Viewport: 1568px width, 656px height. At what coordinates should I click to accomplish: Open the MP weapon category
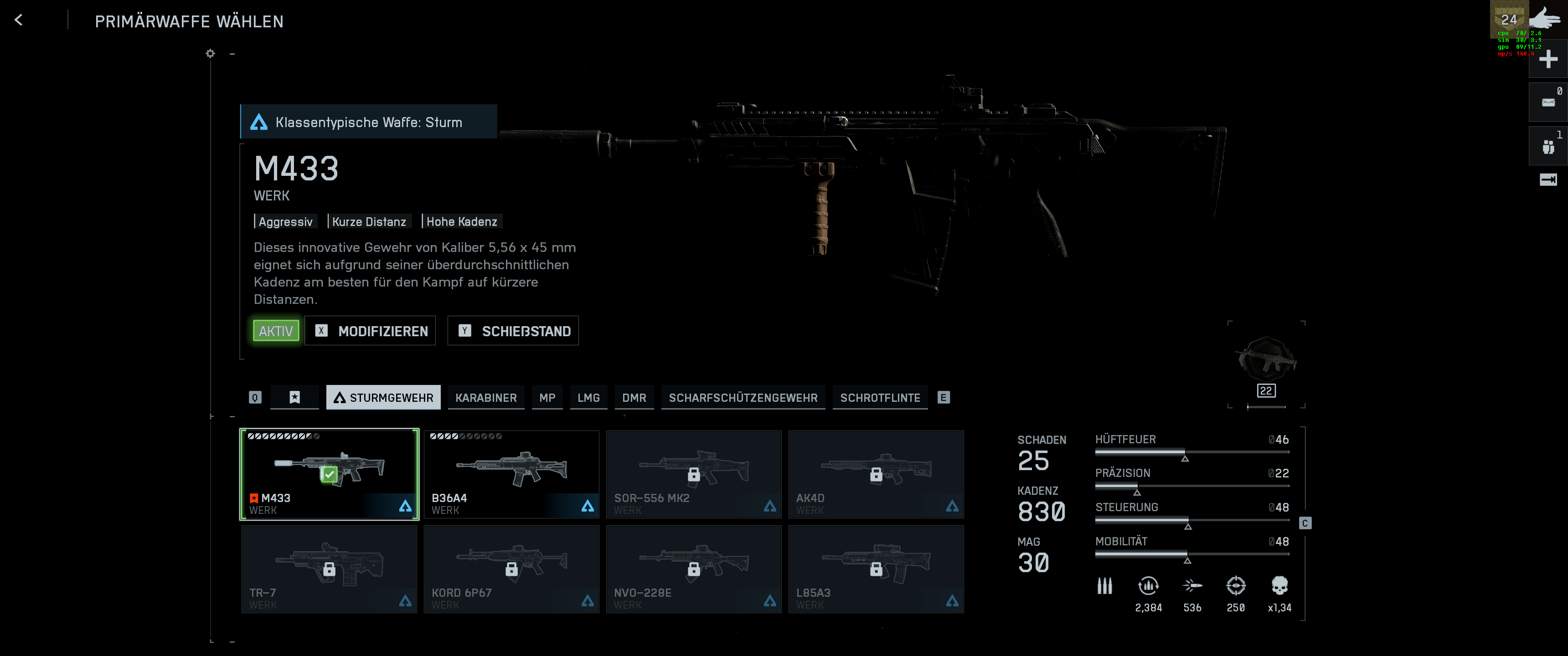pos(547,398)
